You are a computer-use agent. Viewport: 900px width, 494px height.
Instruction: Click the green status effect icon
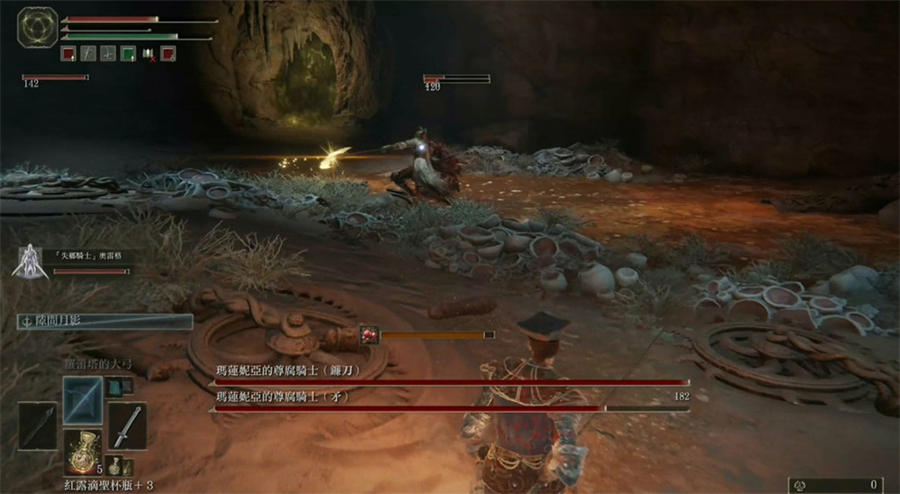[x=128, y=54]
